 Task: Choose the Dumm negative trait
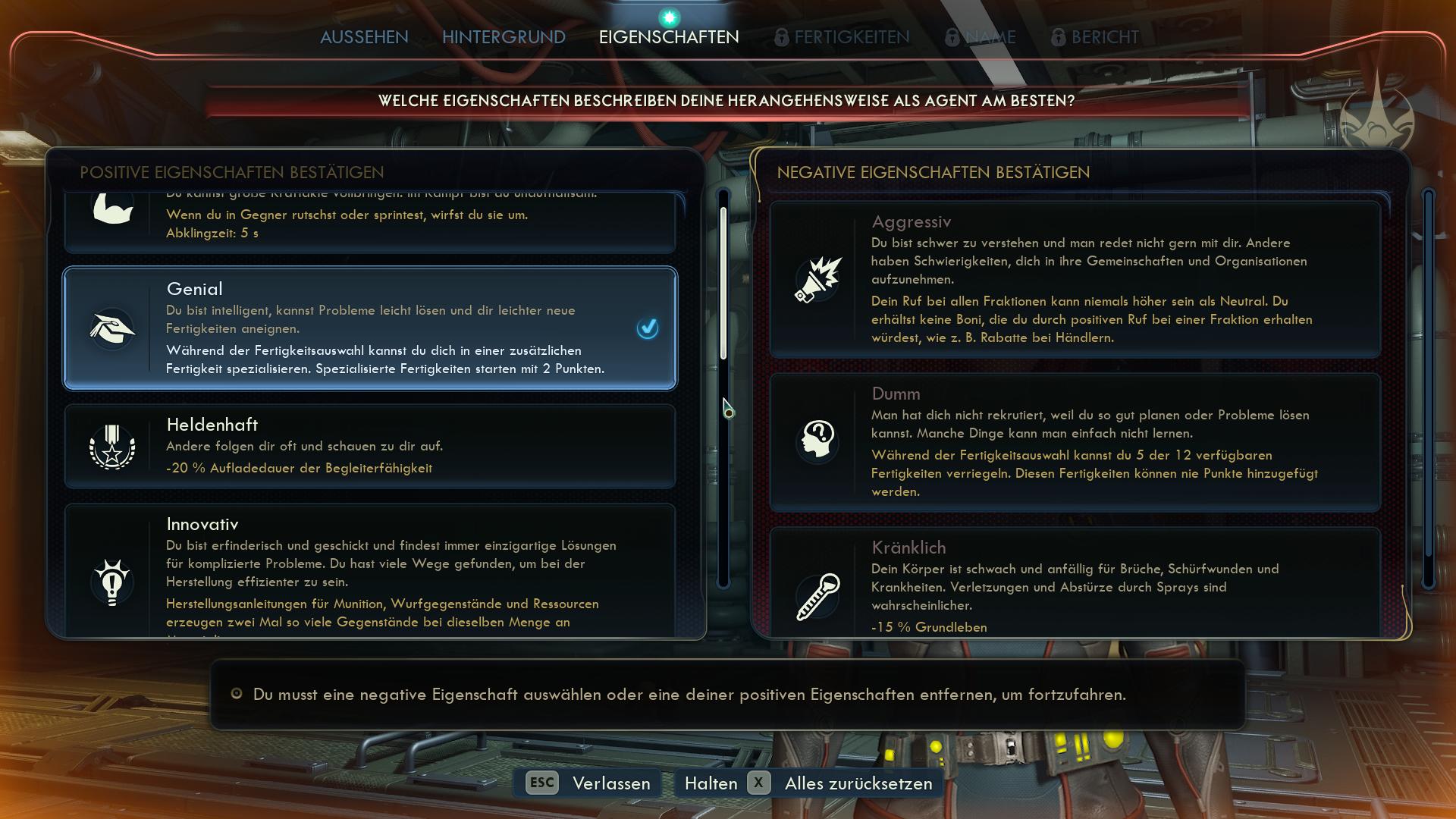[x=1075, y=442]
